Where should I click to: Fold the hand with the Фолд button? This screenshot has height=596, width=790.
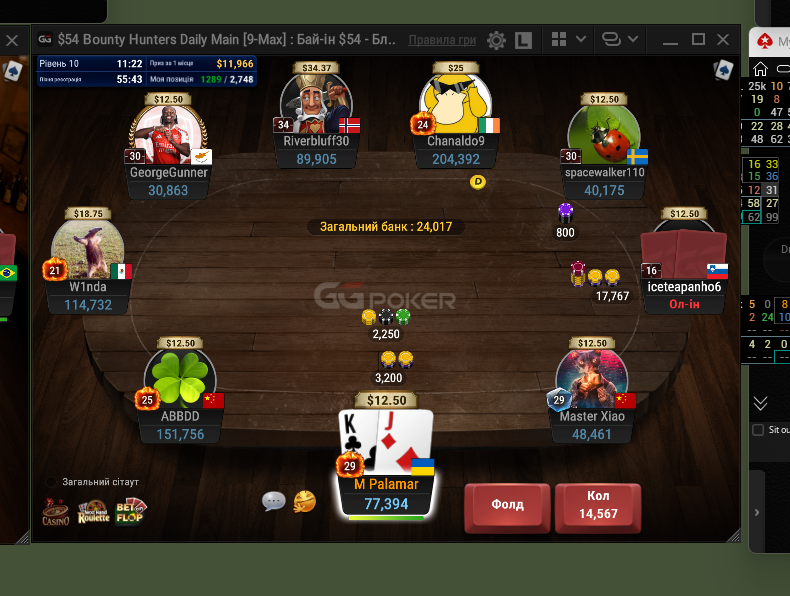(x=507, y=505)
